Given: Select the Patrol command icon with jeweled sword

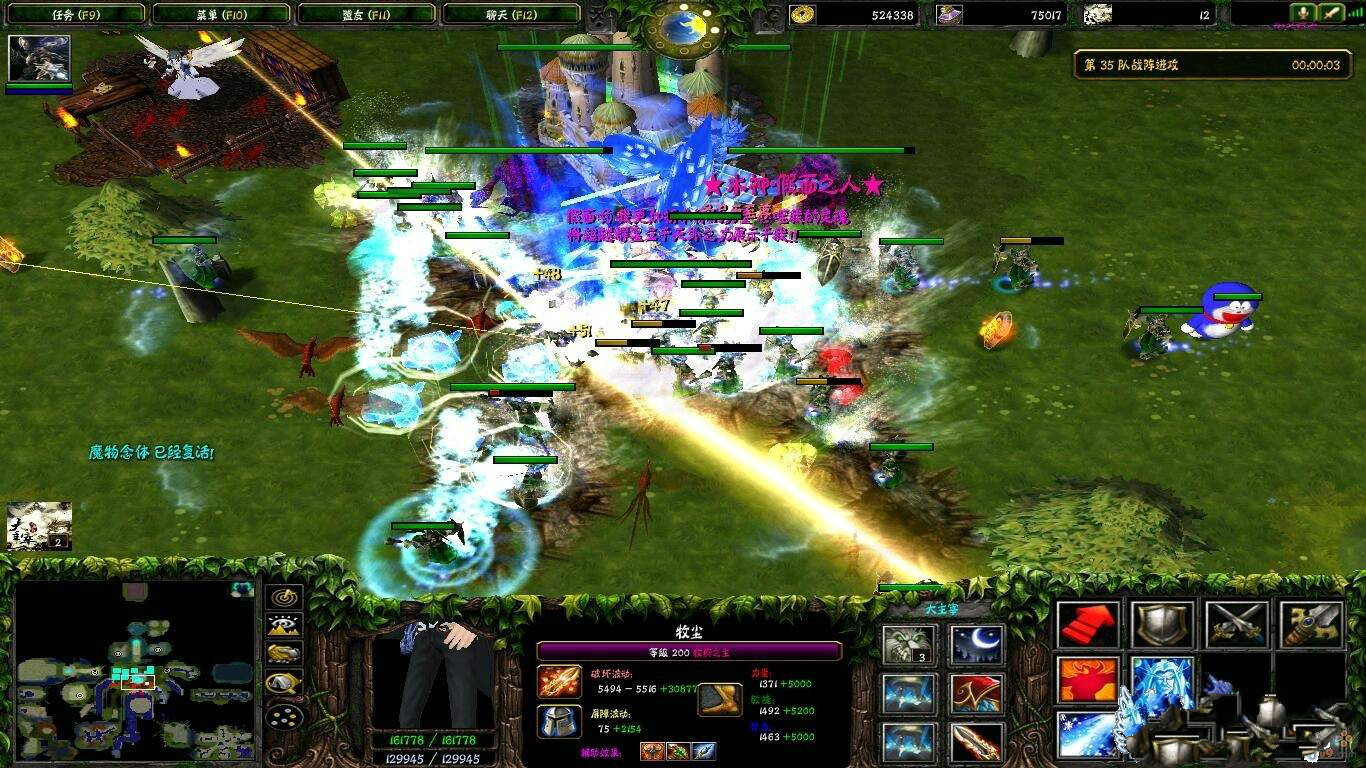Looking at the screenshot, I should pos(1310,625).
